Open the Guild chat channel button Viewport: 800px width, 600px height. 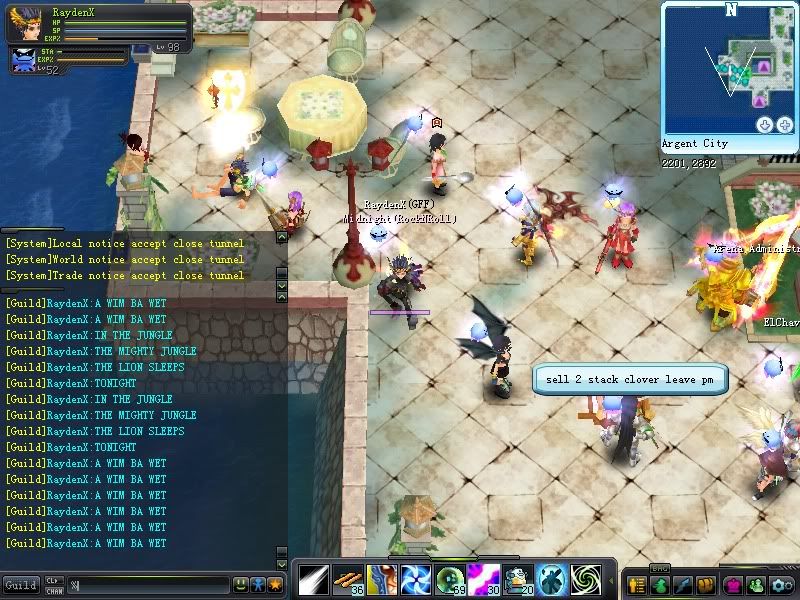coord(20,584)
